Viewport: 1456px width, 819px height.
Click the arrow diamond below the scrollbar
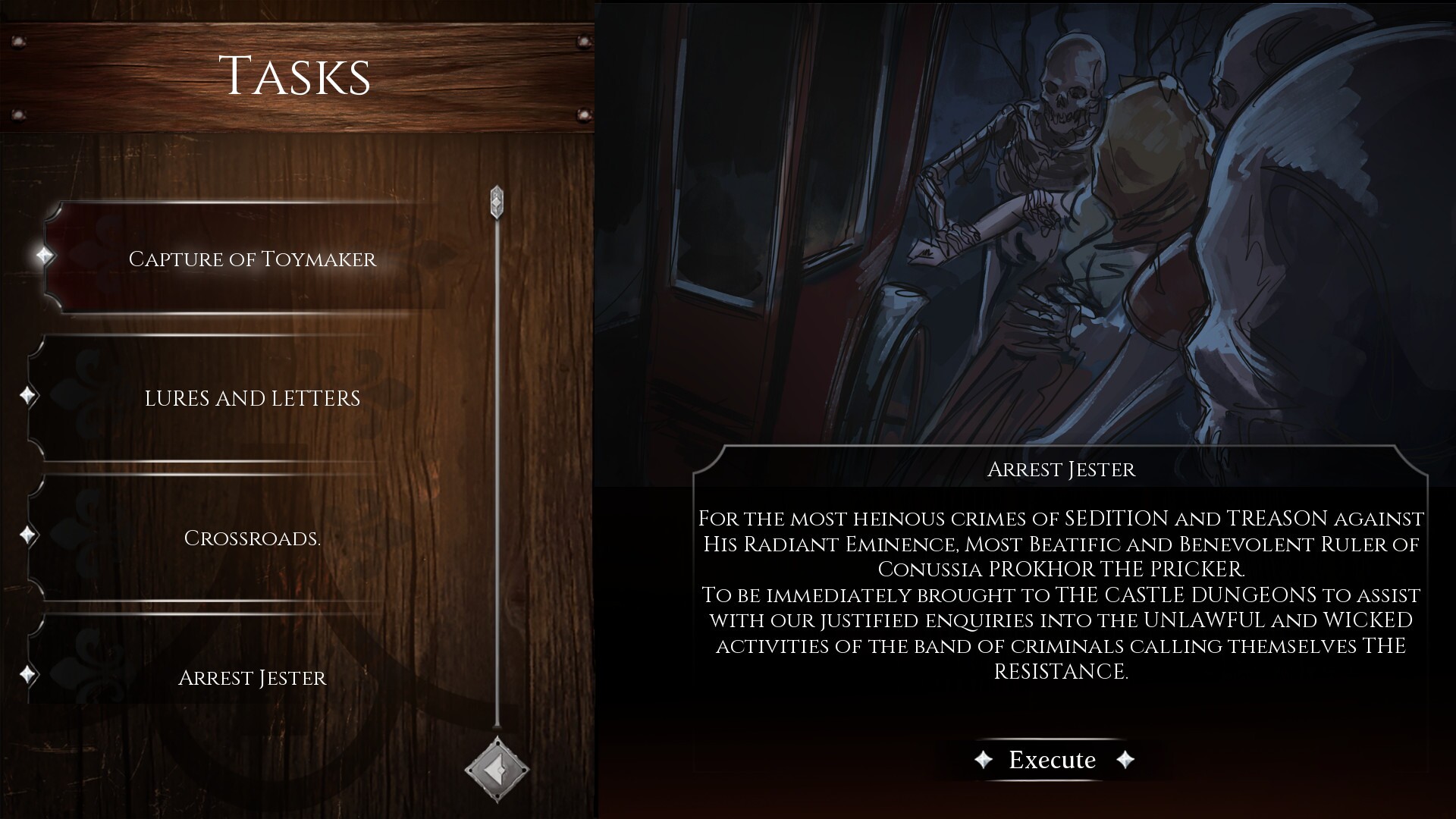point(497,770)
